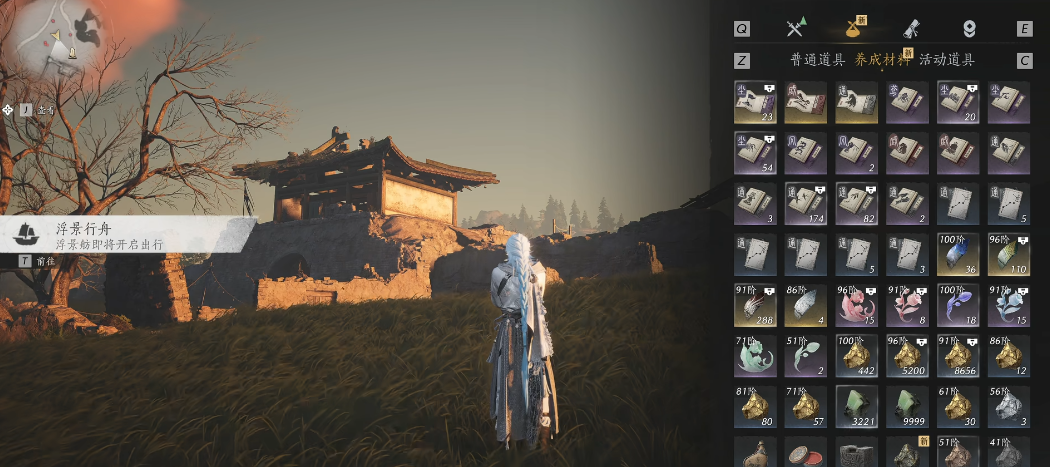Select the green jade stack of 9999
1050x467 pixels.
[907, 406]
